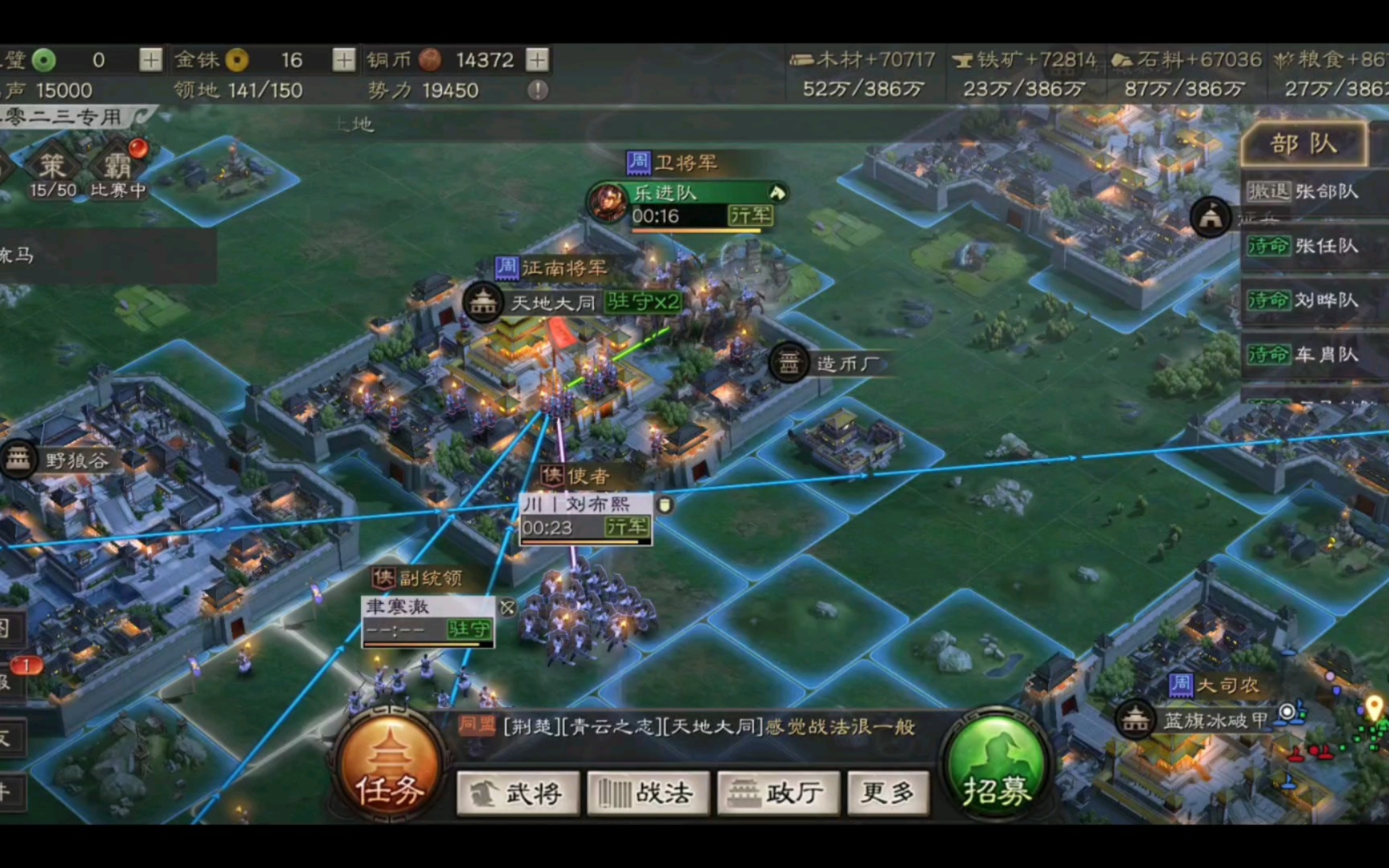The height and width of the screenshot is (868, 1389).
Task: Expand the 更多 (More) options menu
Action: (x=887, y=793)
